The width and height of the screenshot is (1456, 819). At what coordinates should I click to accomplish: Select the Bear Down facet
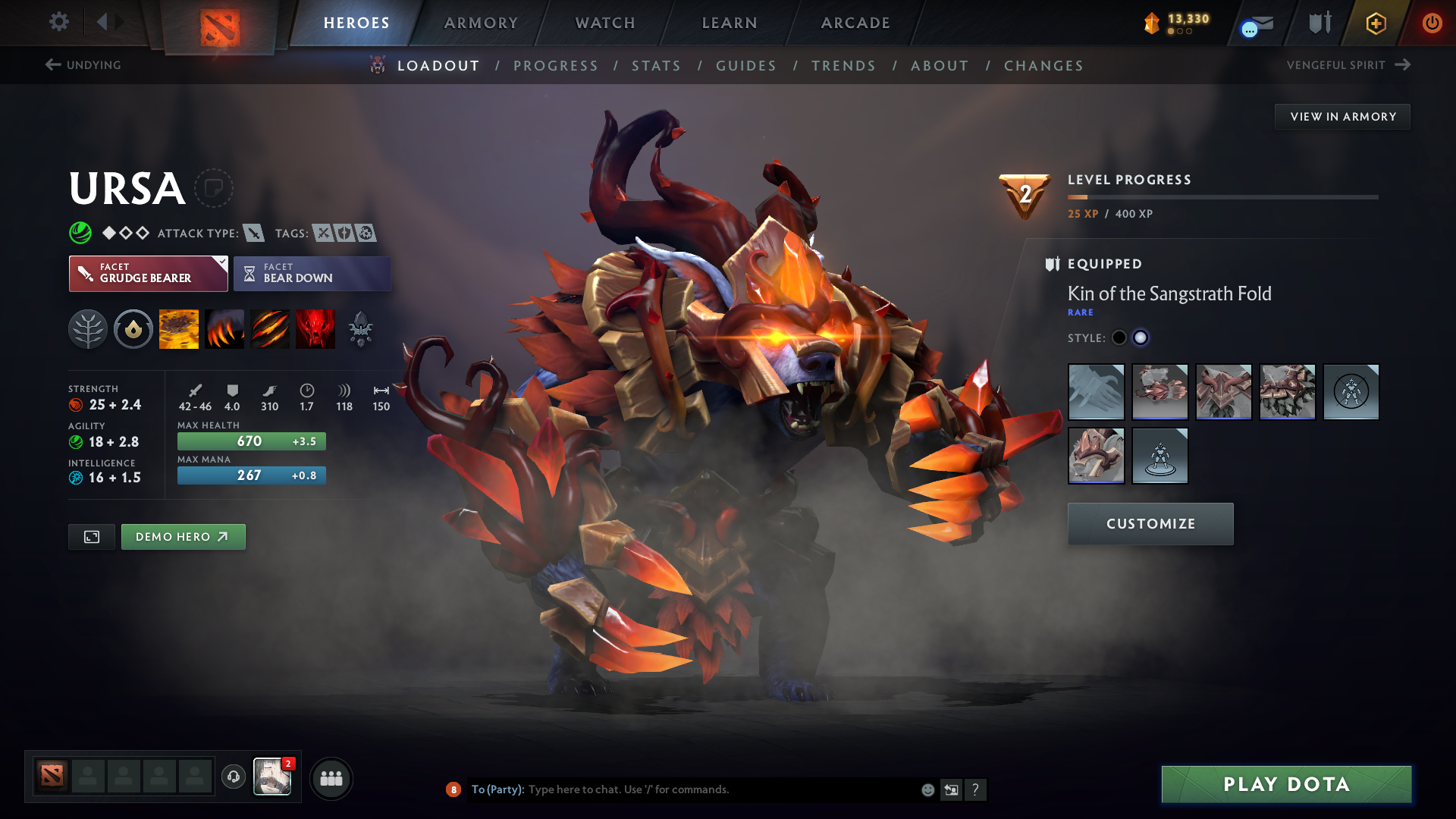point(312,273)
